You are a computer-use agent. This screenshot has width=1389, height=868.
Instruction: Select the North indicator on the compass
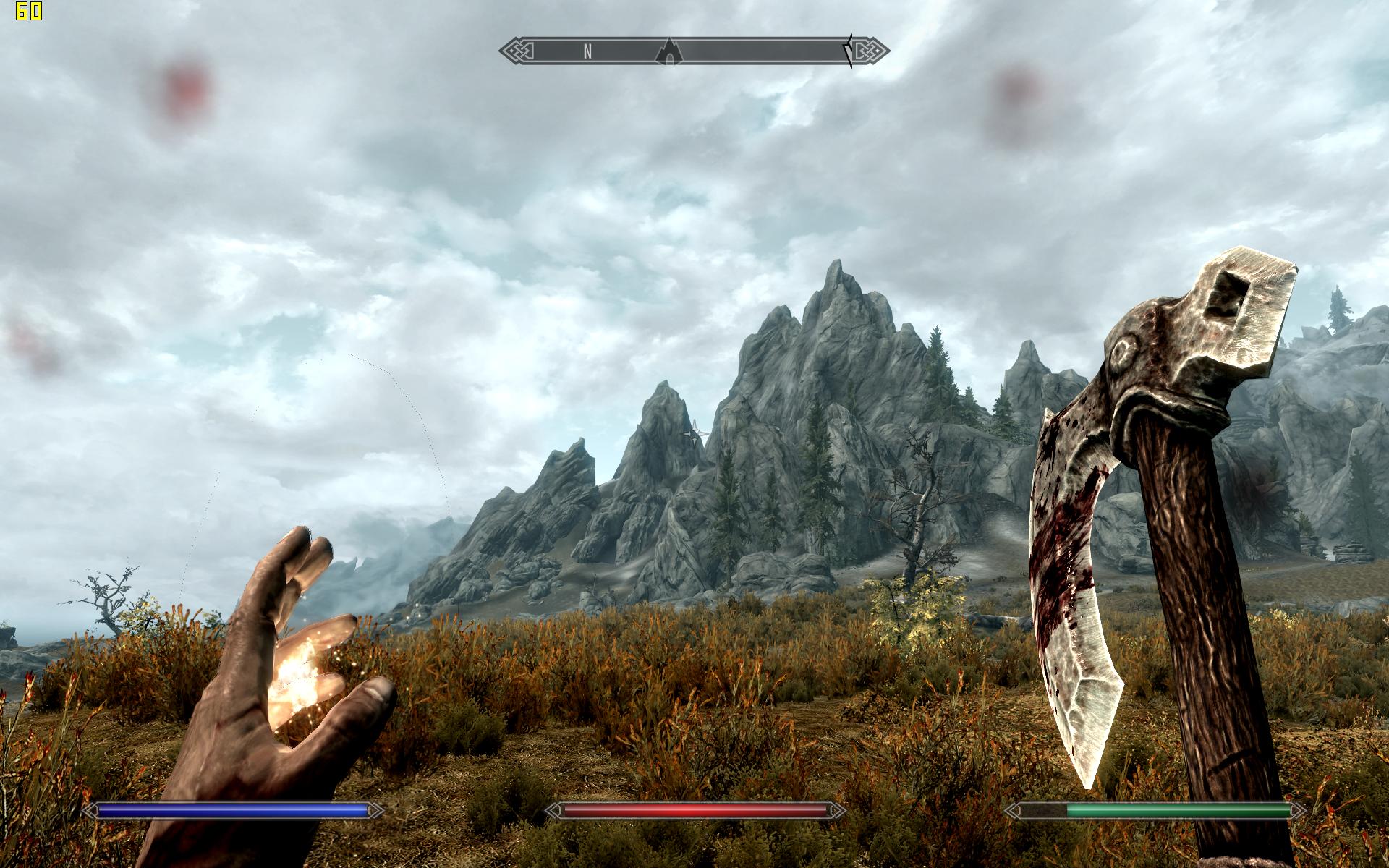click(588, 51)
